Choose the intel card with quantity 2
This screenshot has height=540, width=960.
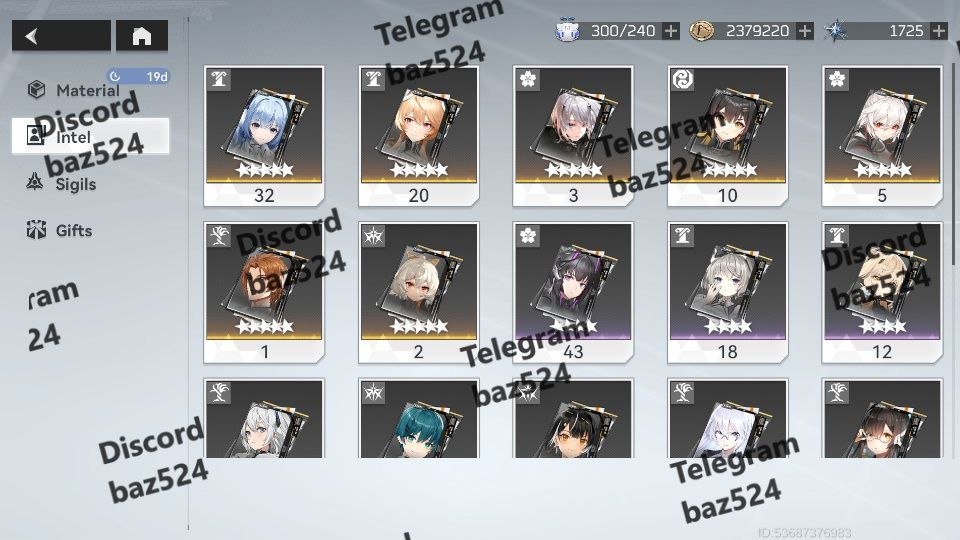[x=418, y=291]
